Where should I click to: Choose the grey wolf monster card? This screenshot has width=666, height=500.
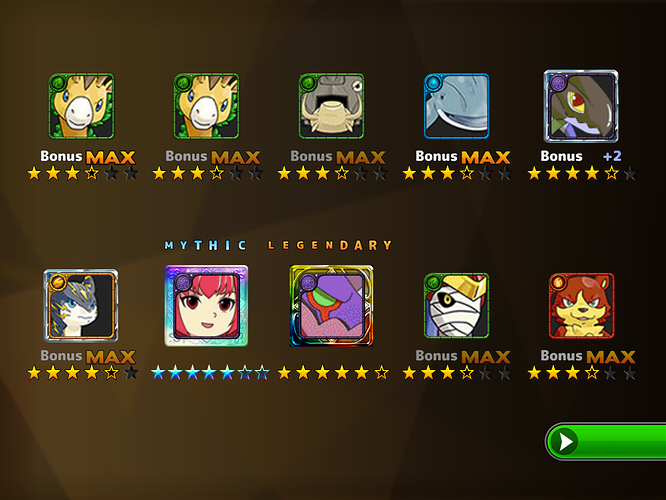[81, 306]
